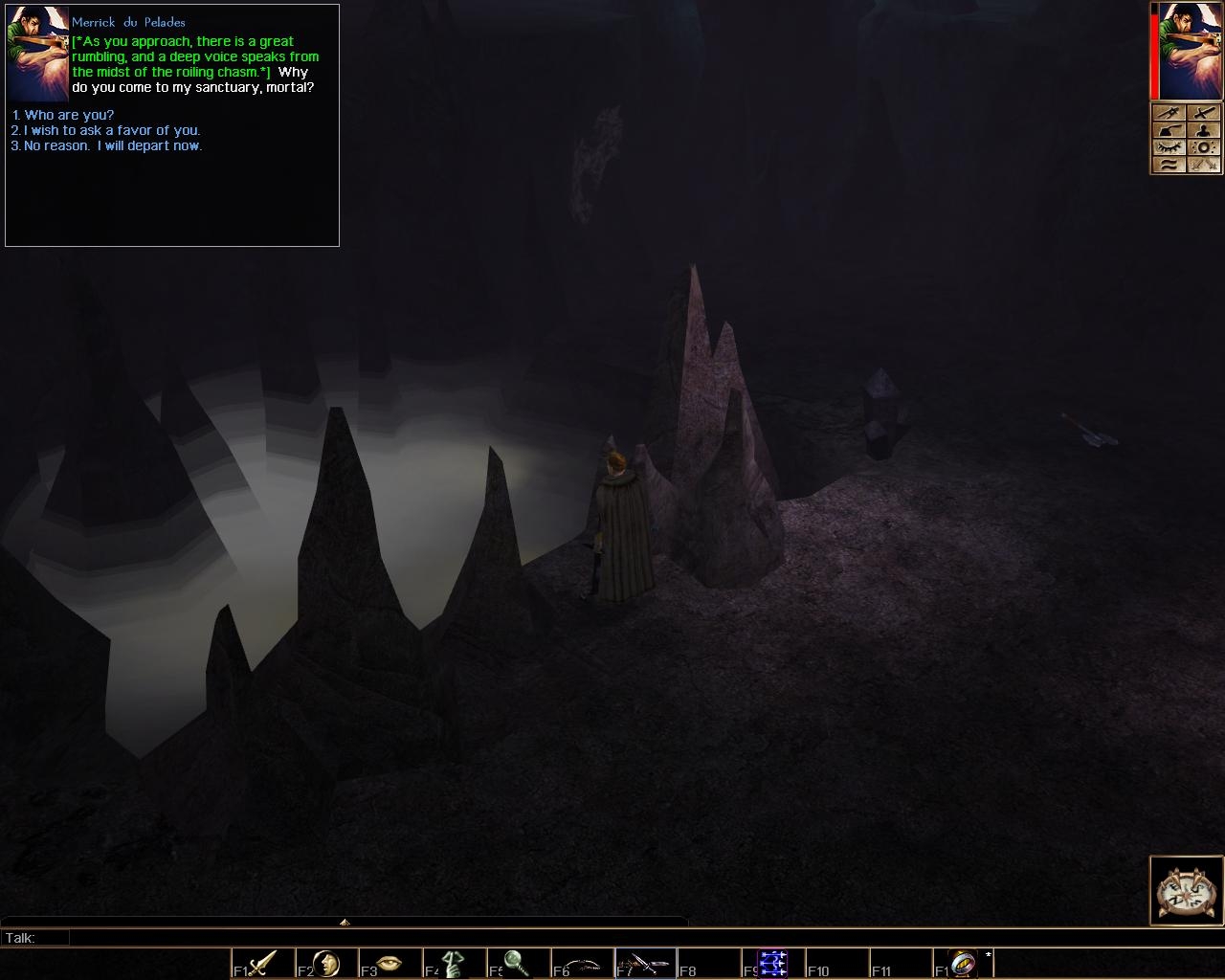Click the player portrait in the top-right corner

click(x=1191, y=51)
